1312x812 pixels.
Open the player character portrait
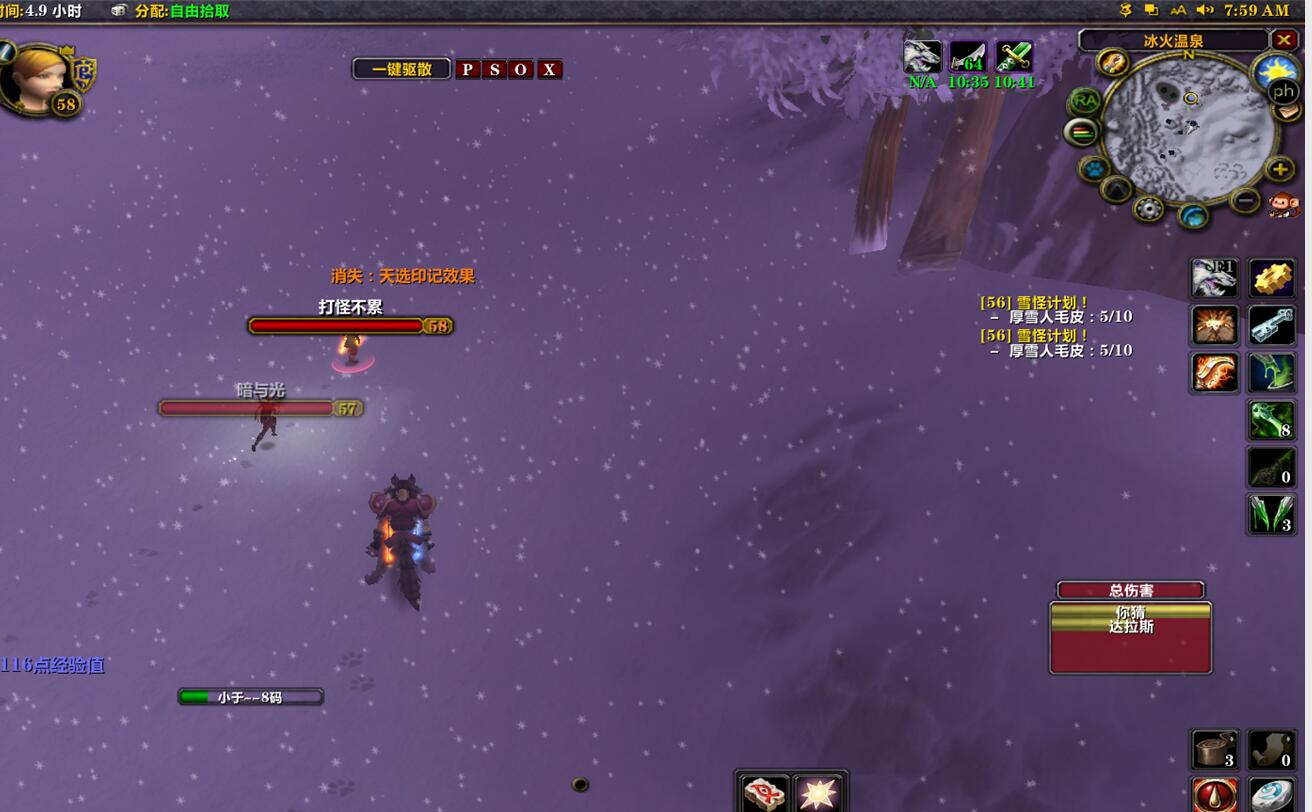point(37,76)
